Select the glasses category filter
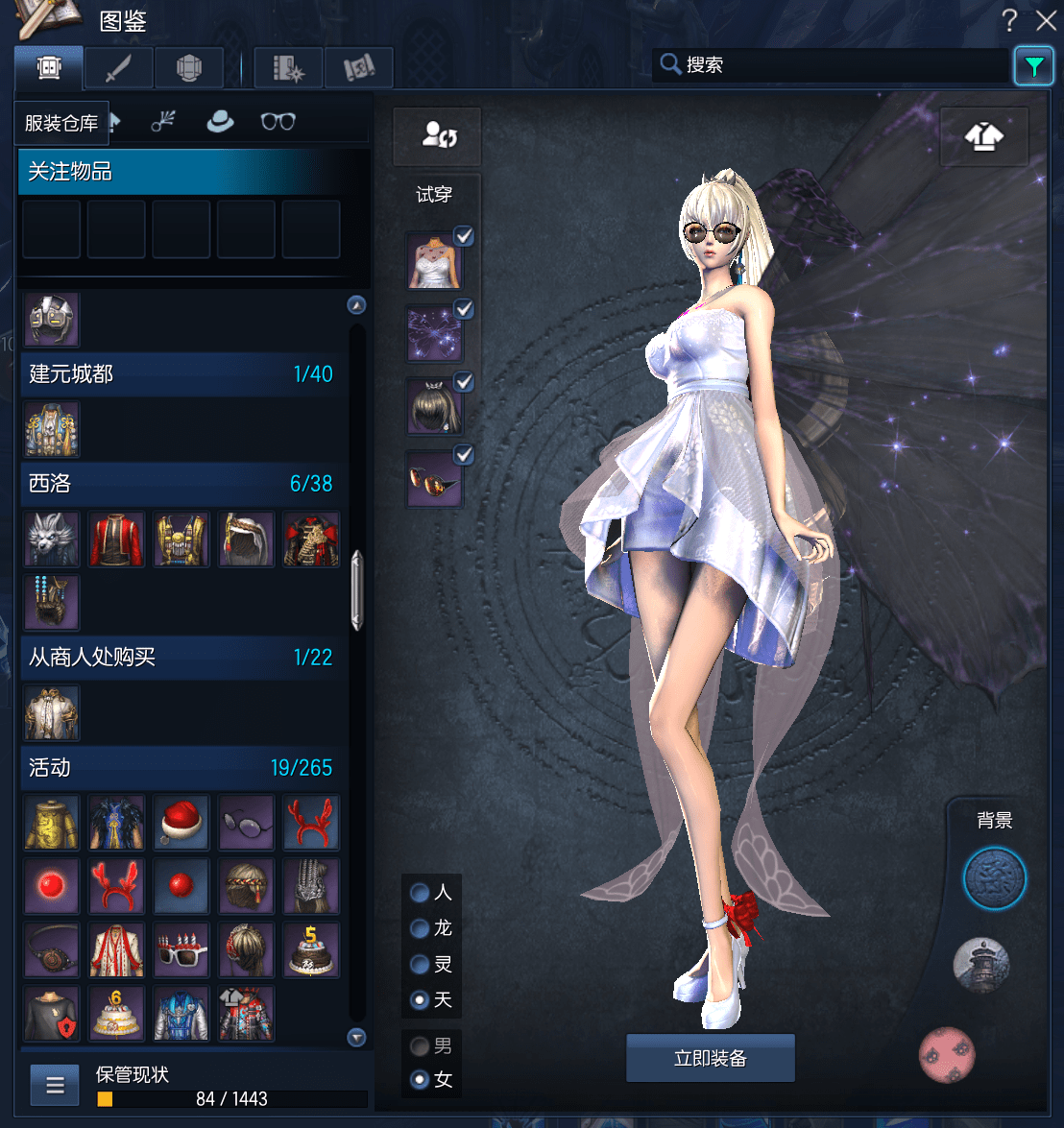 [278, 122]
